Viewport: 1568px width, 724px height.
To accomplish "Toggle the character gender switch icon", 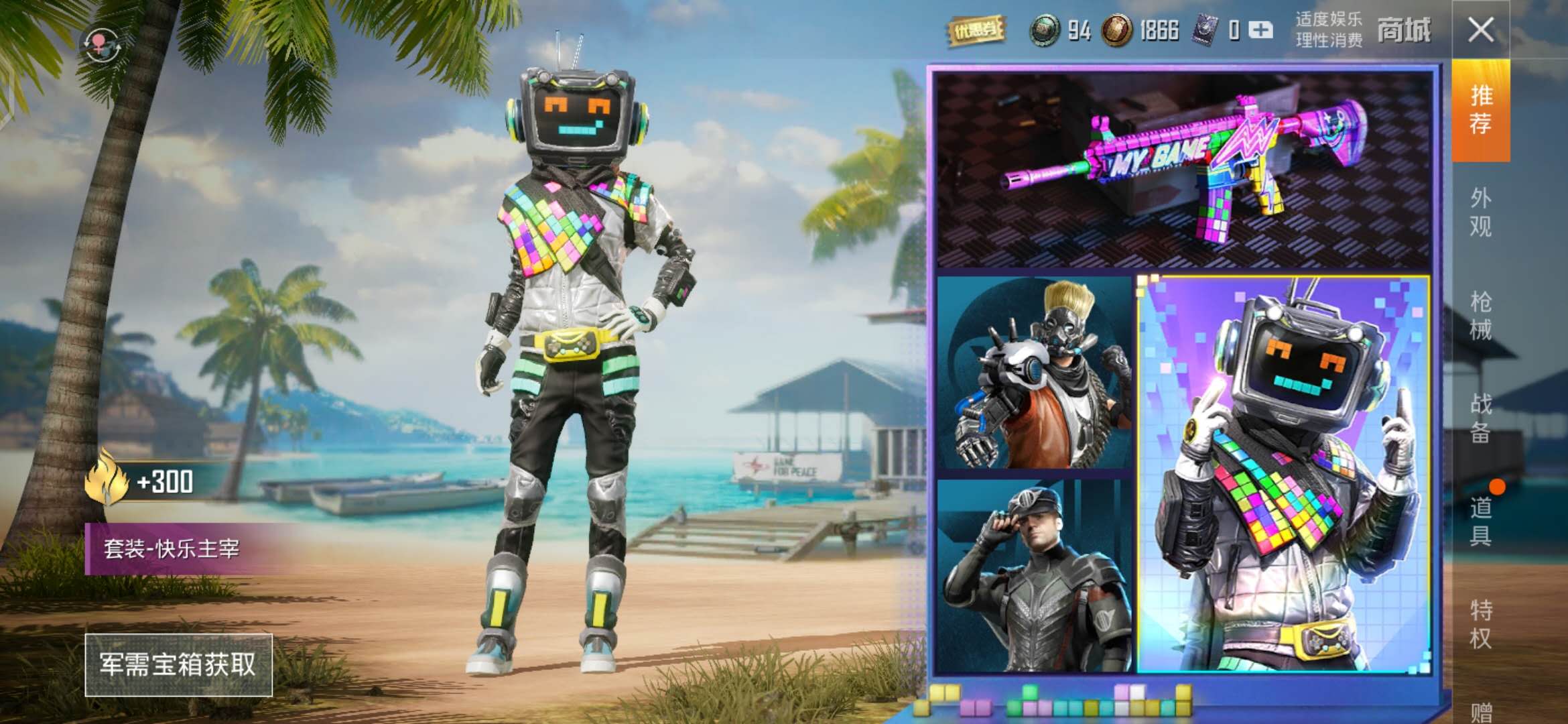I will point(101,46).
